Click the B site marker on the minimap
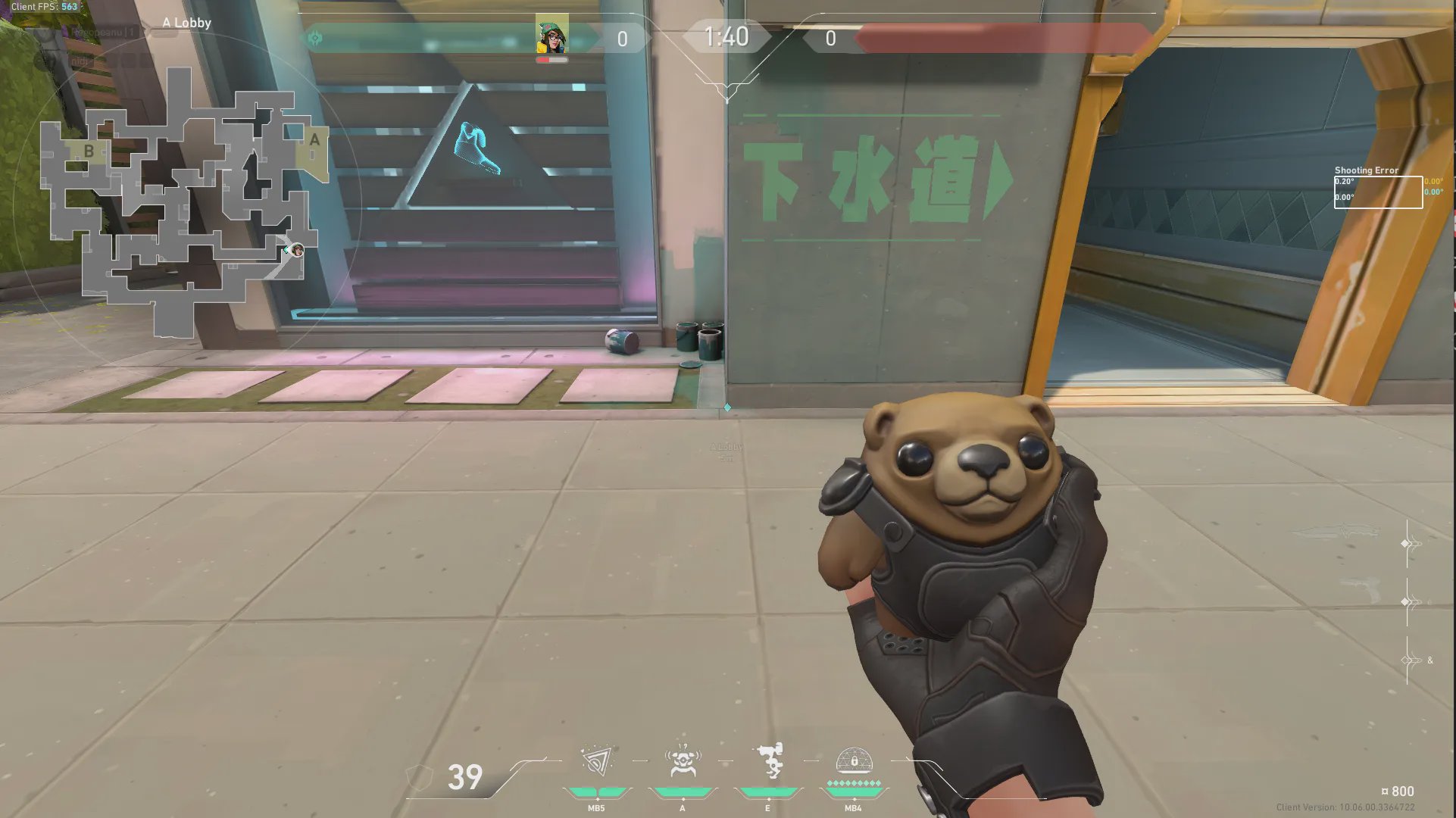 [x=89, y=150]
